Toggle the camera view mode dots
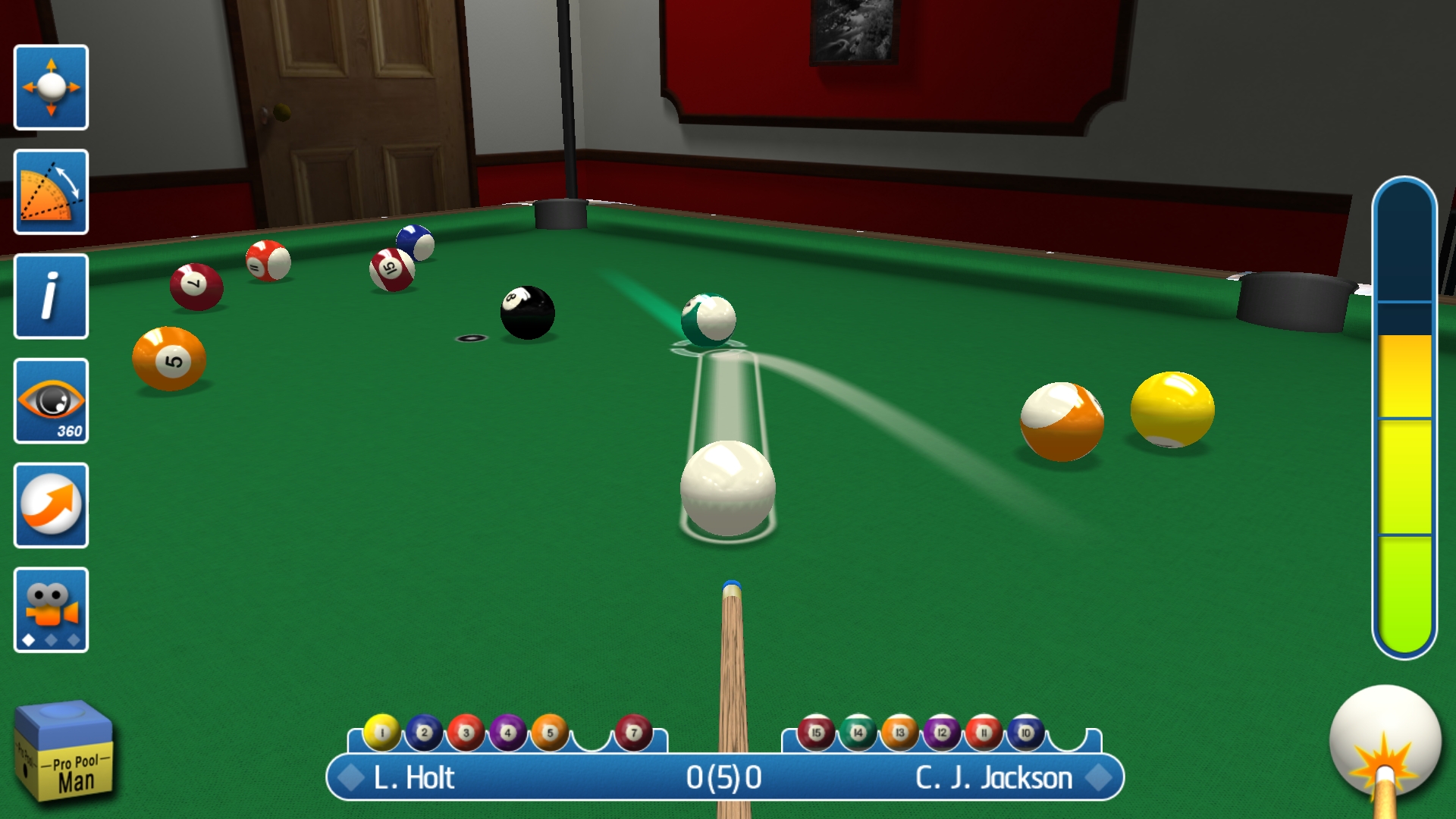 pyautogui.click(x=51, y=641)
